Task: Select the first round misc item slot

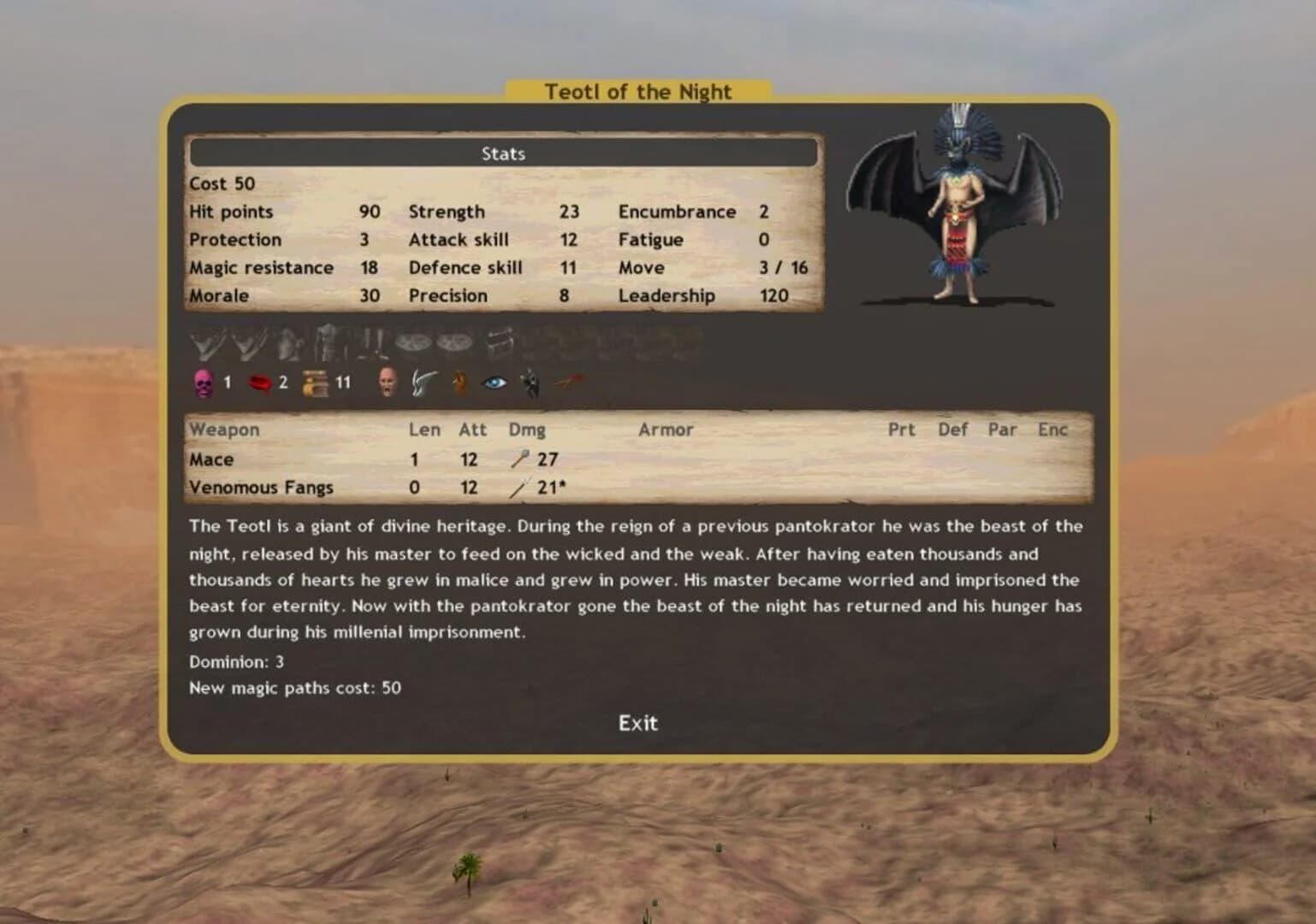Action: pos(413,342)
